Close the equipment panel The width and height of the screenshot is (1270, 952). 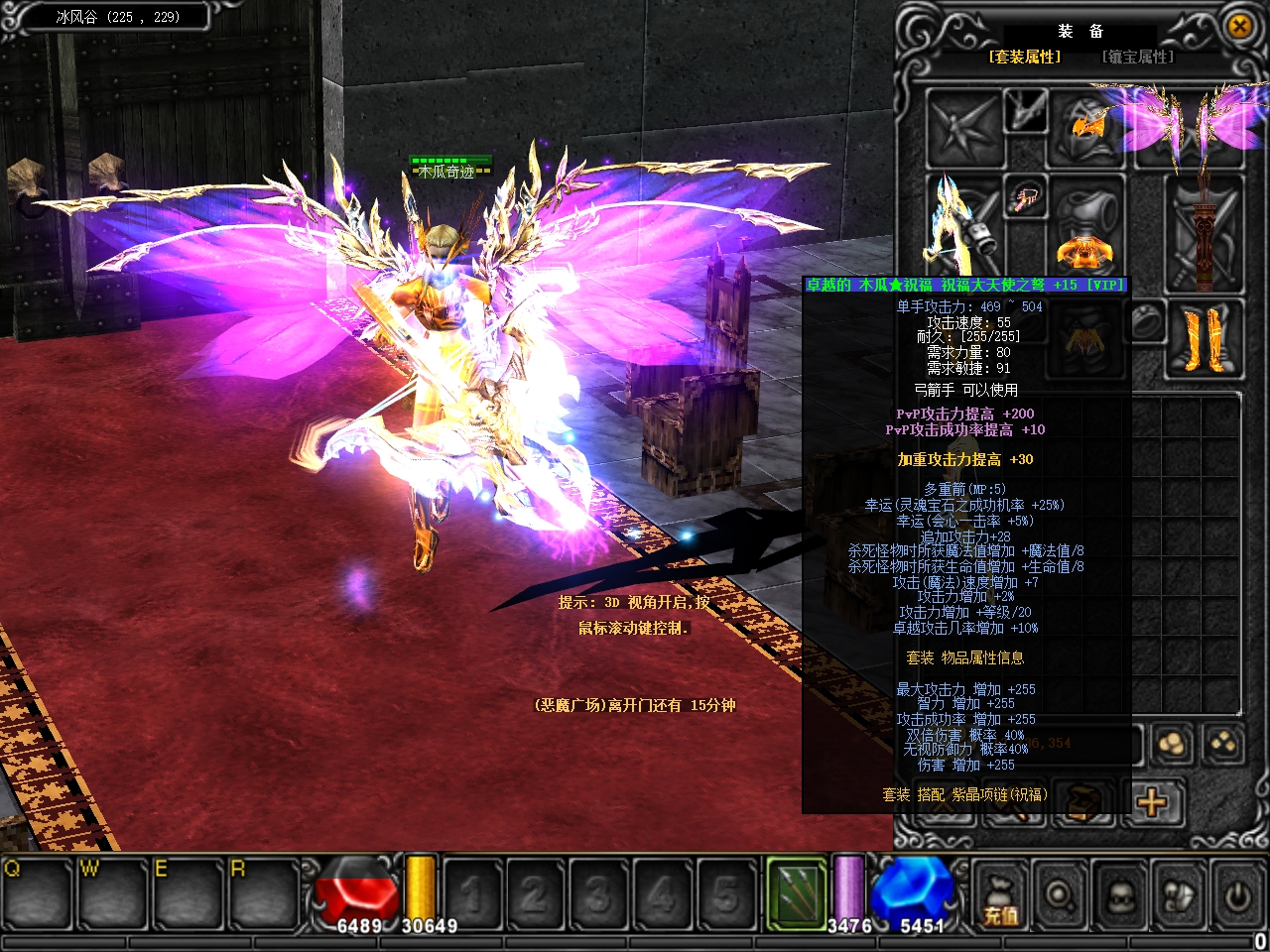click(1239, 27)
